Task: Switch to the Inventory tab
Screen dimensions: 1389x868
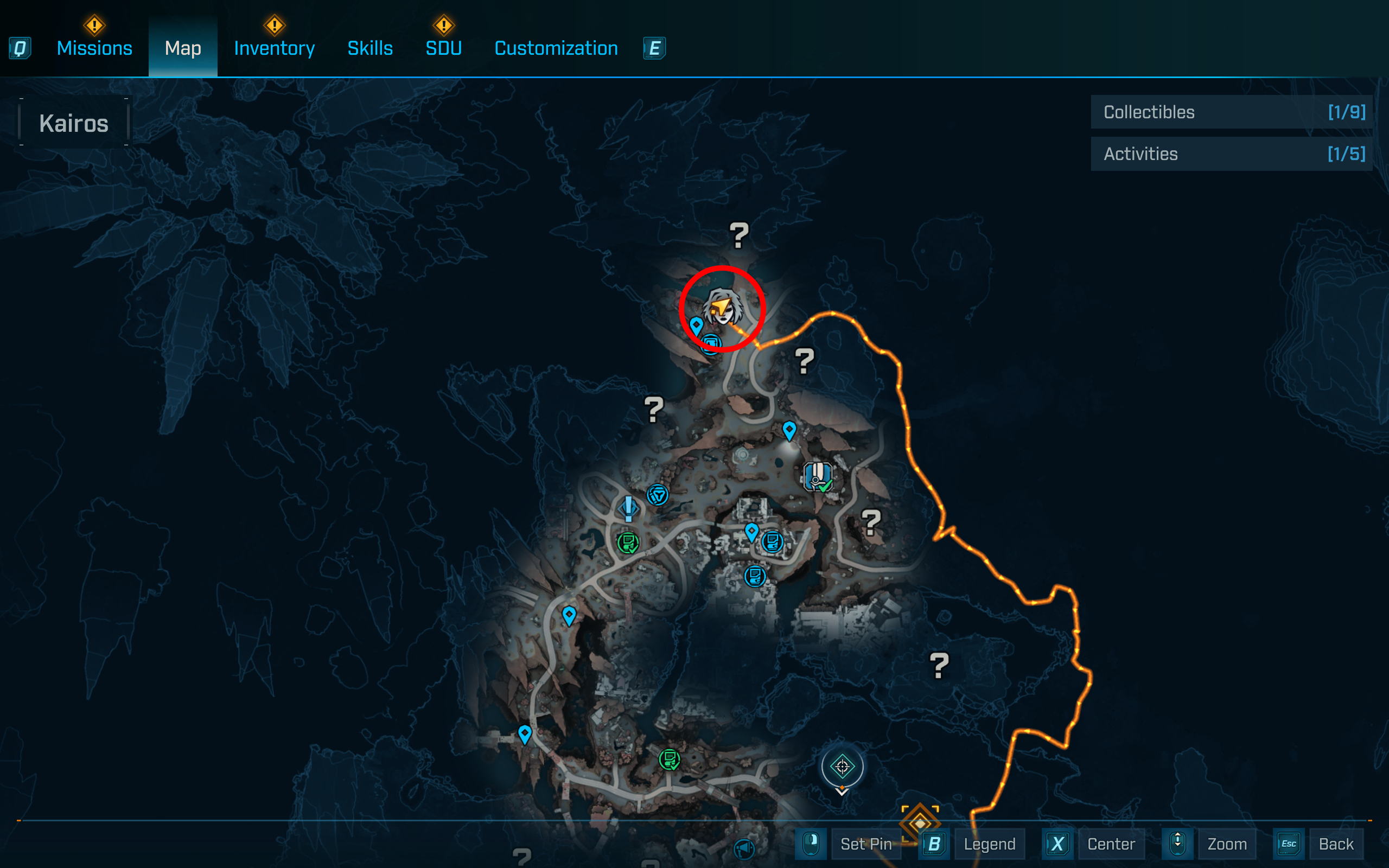Action: click(274, 48)
